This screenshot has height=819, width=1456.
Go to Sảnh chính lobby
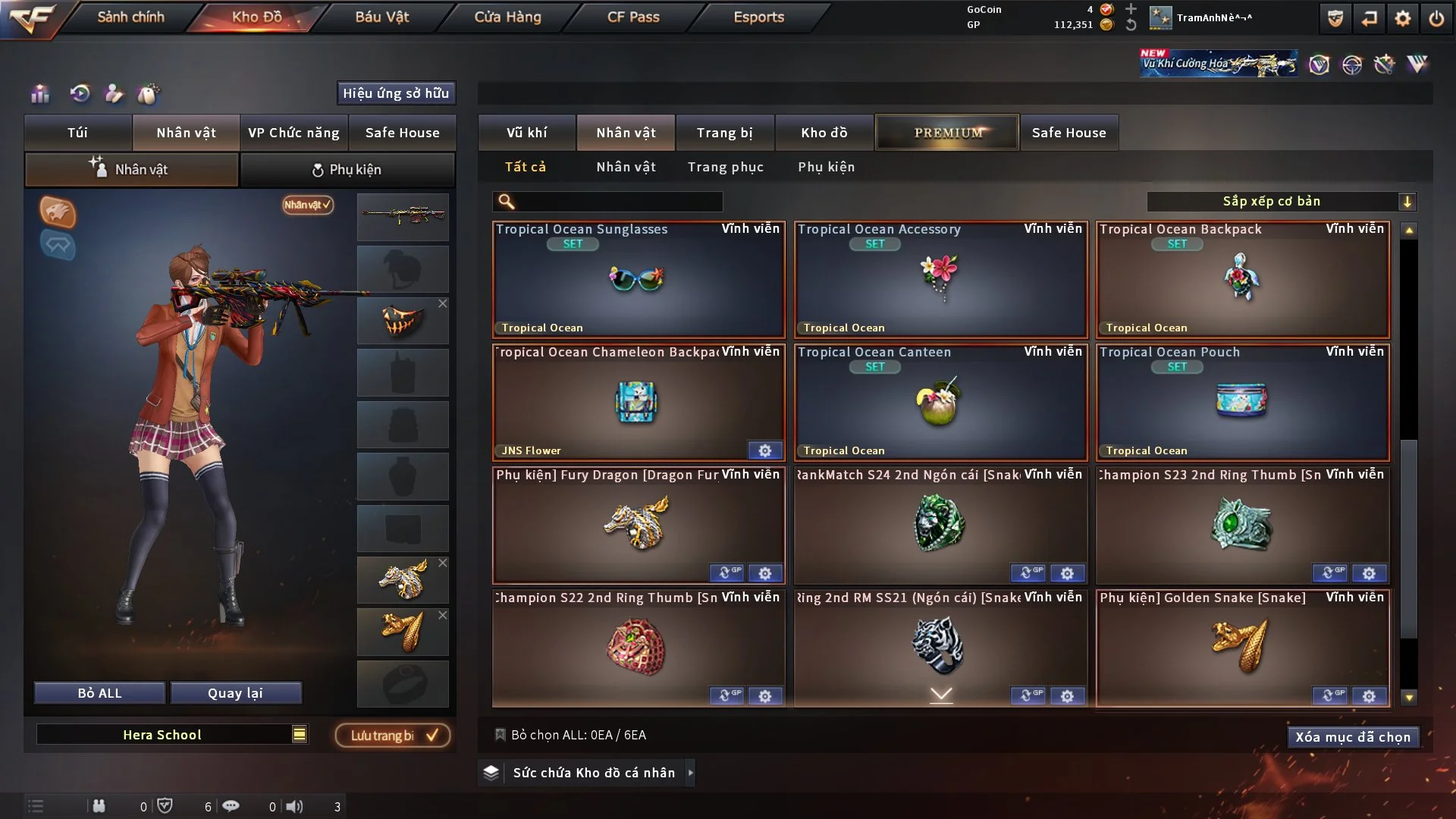[130, 17]
